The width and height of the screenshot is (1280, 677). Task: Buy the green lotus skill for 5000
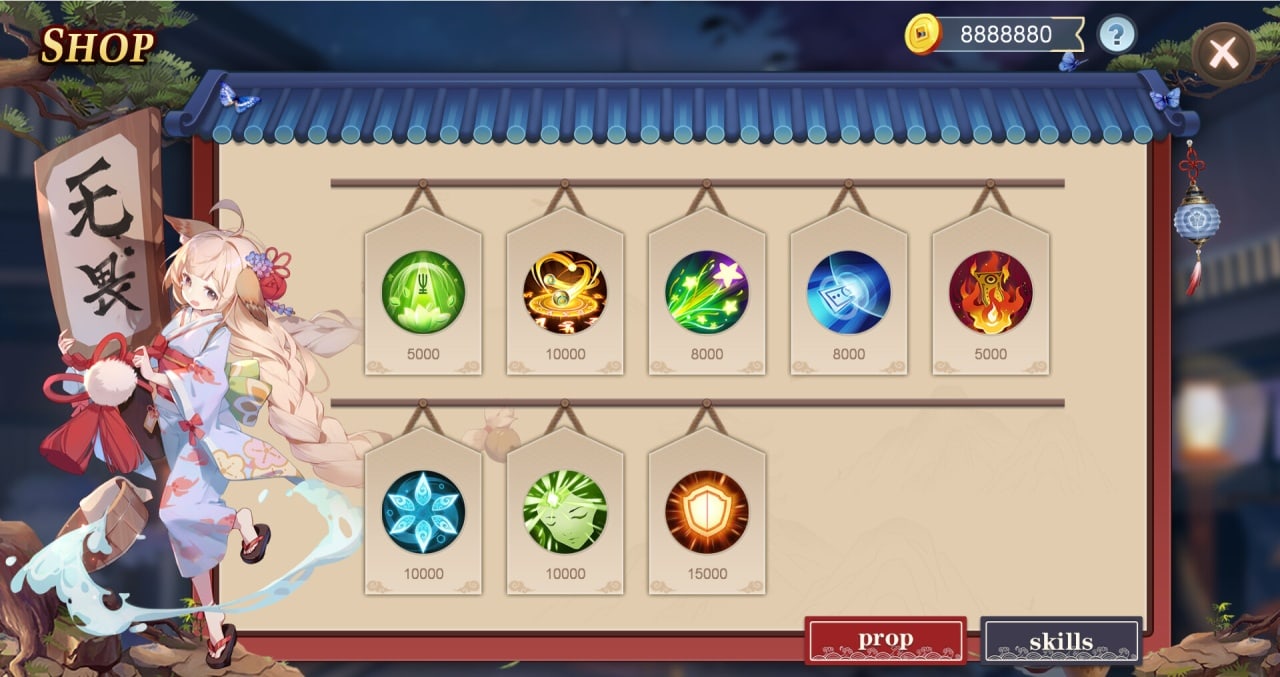[x=423, y=293]
